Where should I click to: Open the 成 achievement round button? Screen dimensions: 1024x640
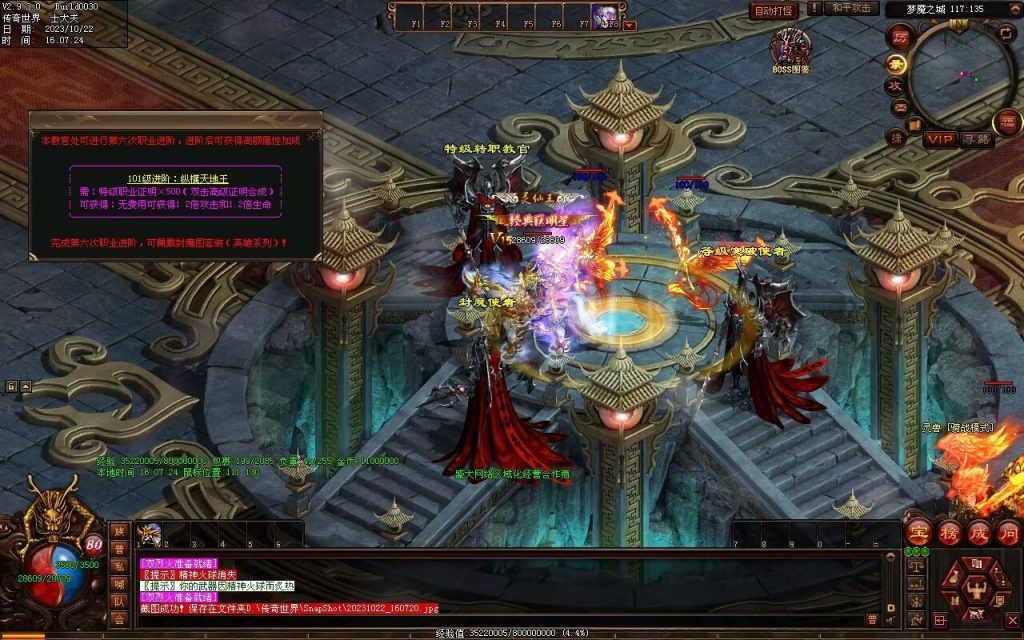(978, 532)
